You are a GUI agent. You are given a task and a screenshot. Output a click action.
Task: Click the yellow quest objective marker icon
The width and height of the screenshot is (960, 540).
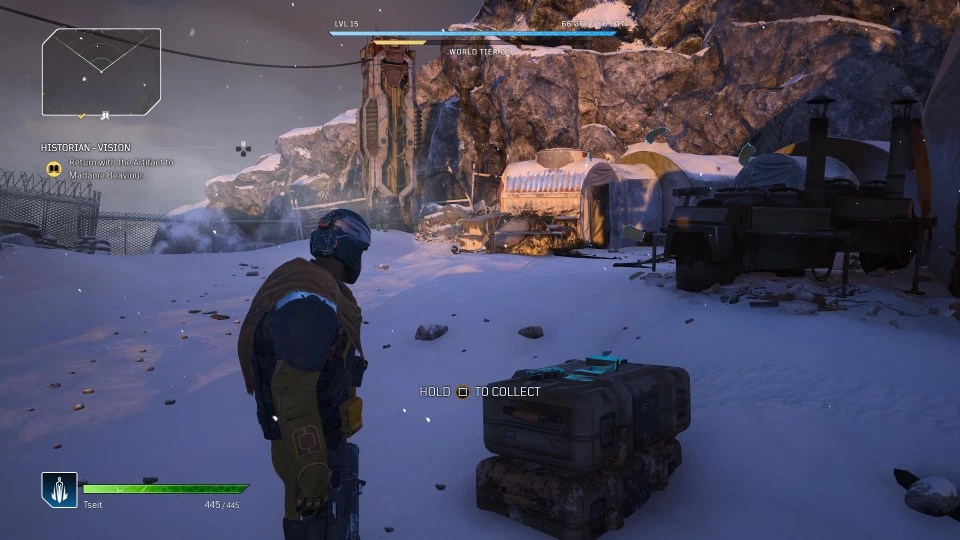pyautogui.click(x=53, y=168)
